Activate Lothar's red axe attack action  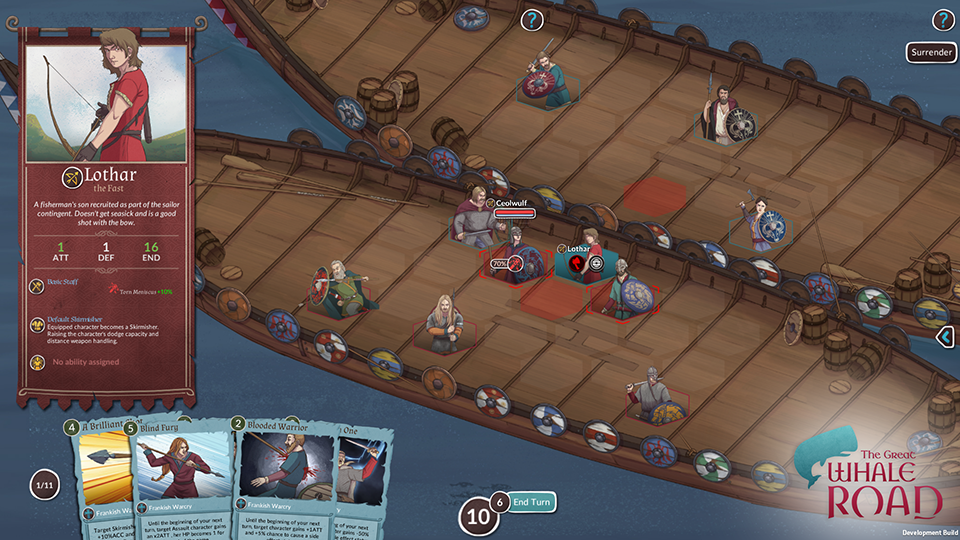pyautogui.click(x=577, y=264)
